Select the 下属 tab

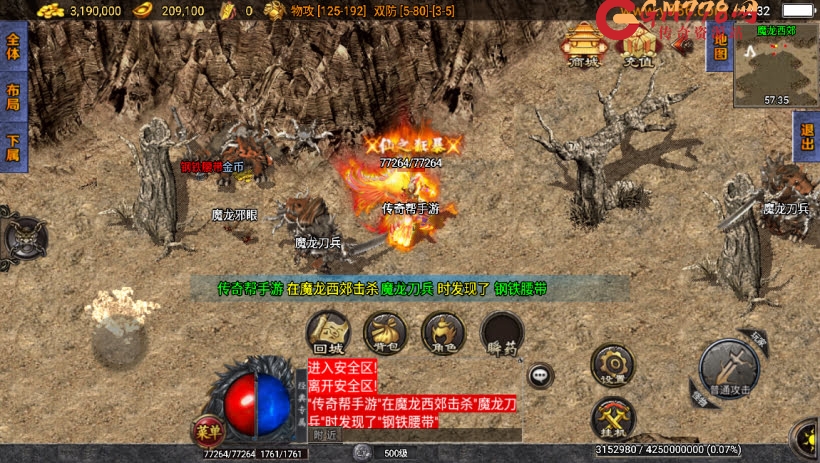[x=13, y=148]
